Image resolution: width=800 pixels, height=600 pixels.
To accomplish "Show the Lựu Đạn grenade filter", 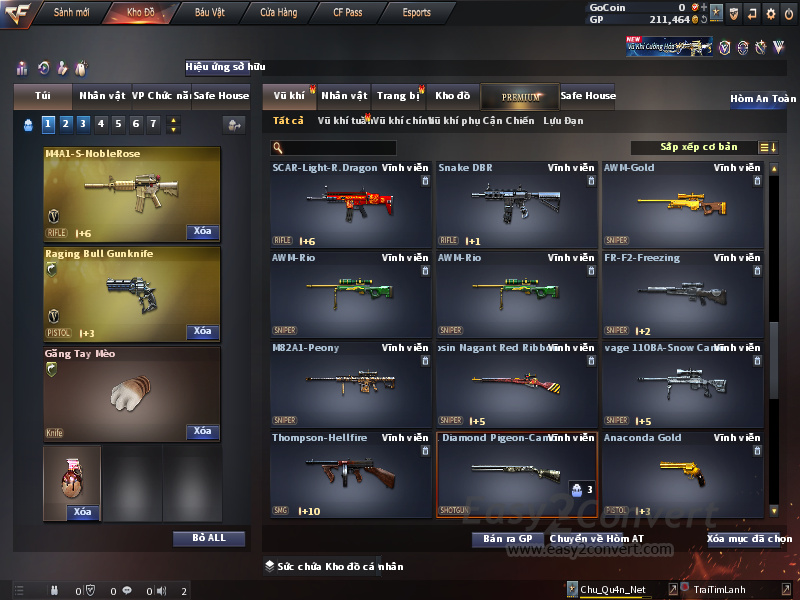I will pyautogui.click(x=563, y=121).
